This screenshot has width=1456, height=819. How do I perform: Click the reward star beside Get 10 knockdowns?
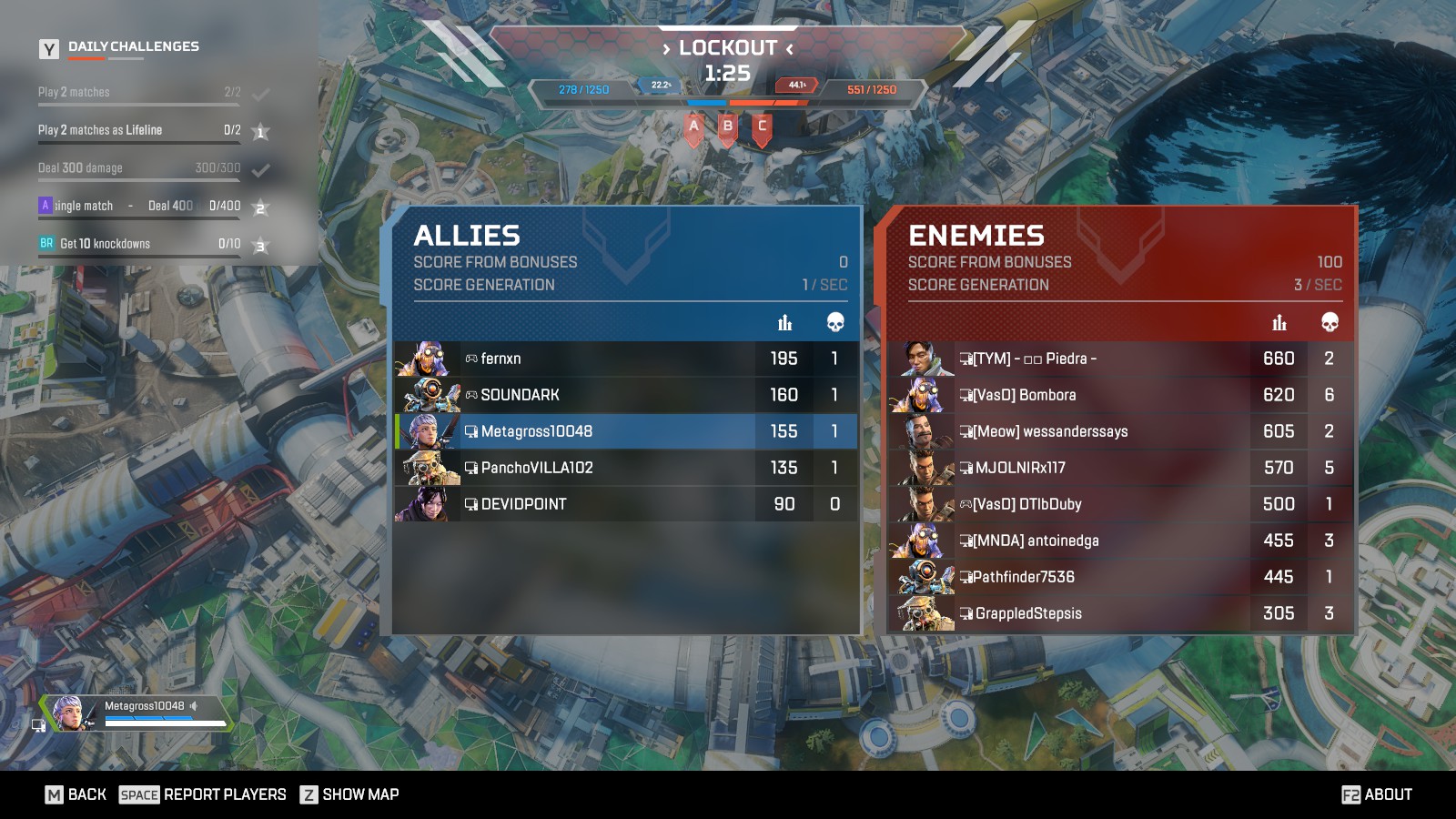(x=259, y=244)
